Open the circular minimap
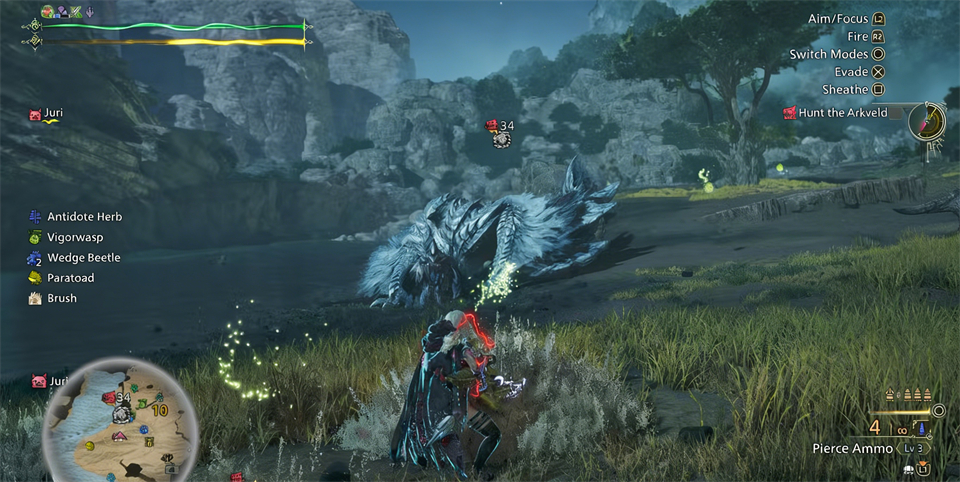Image resolution: width=960 pixels, height=482 pixels. pyautogui.click(x=118, y=420)
